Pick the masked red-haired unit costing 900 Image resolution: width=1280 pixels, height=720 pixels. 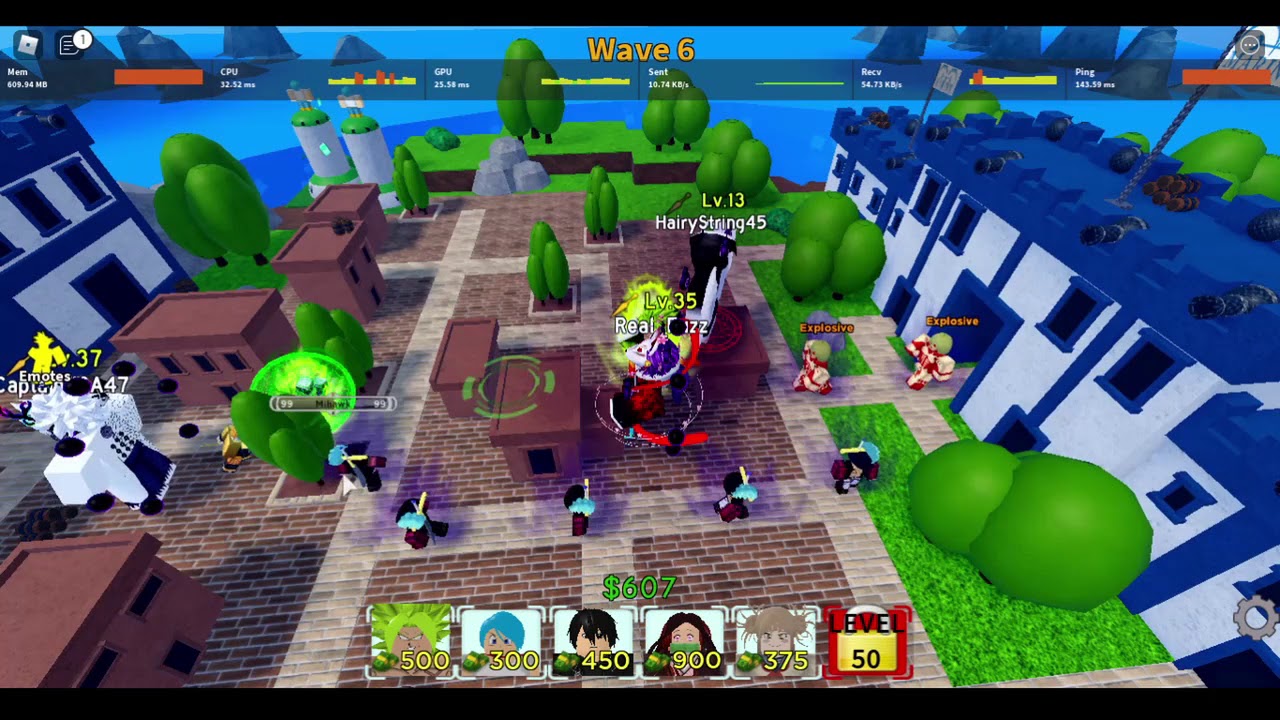point(685,641)
